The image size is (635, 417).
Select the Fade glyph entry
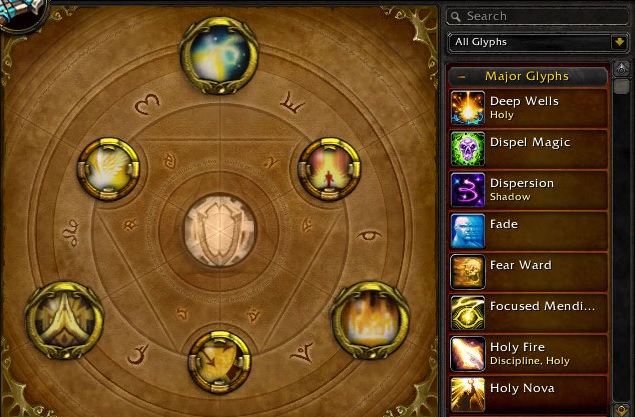[x=528, y=231]
